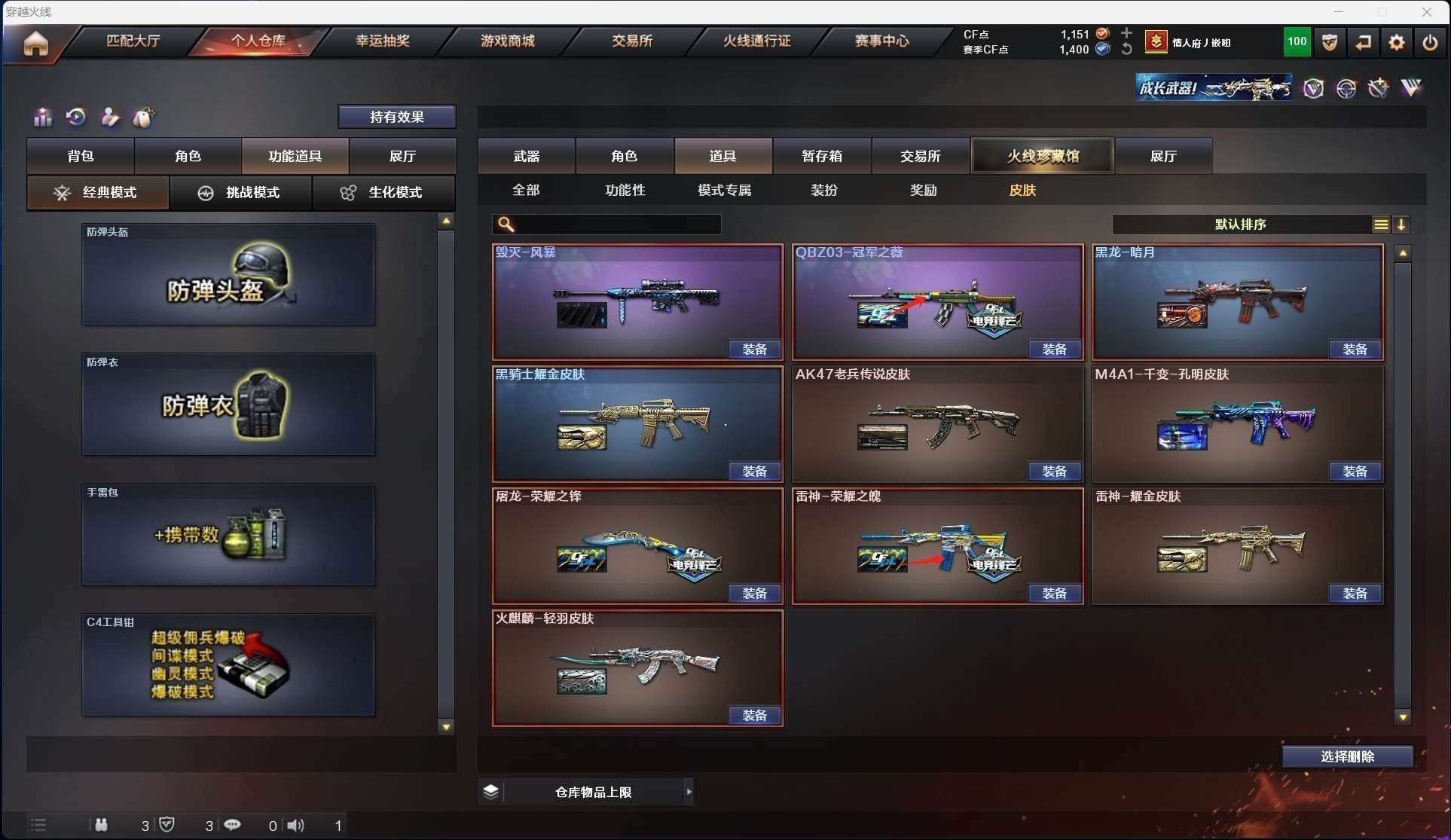Open 火线通行证 battle pass

[756, 41]
